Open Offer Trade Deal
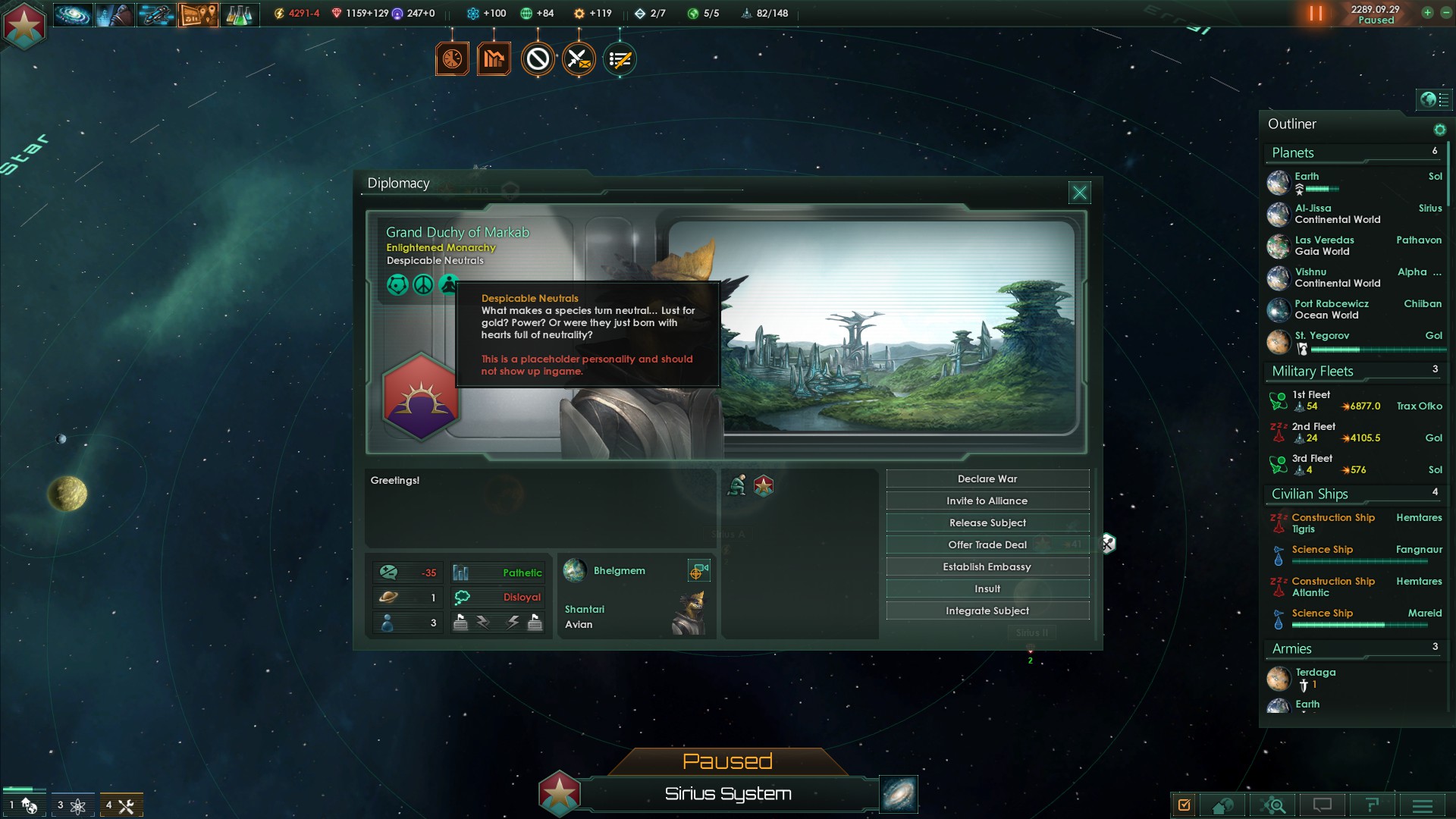Image resolution: width=1456 pixels, height=819 pixels. pos(987,545)
